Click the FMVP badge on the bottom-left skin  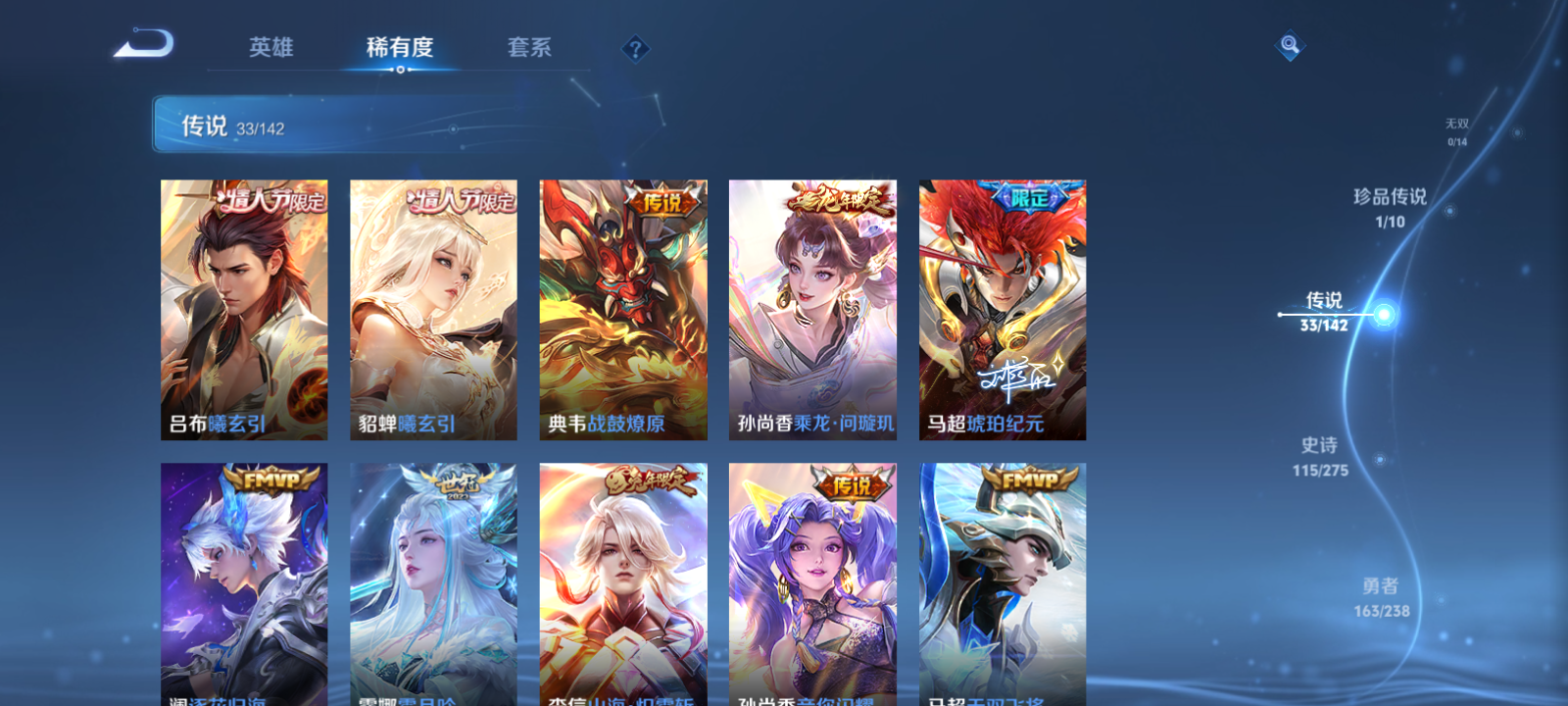tap(271, 479)
